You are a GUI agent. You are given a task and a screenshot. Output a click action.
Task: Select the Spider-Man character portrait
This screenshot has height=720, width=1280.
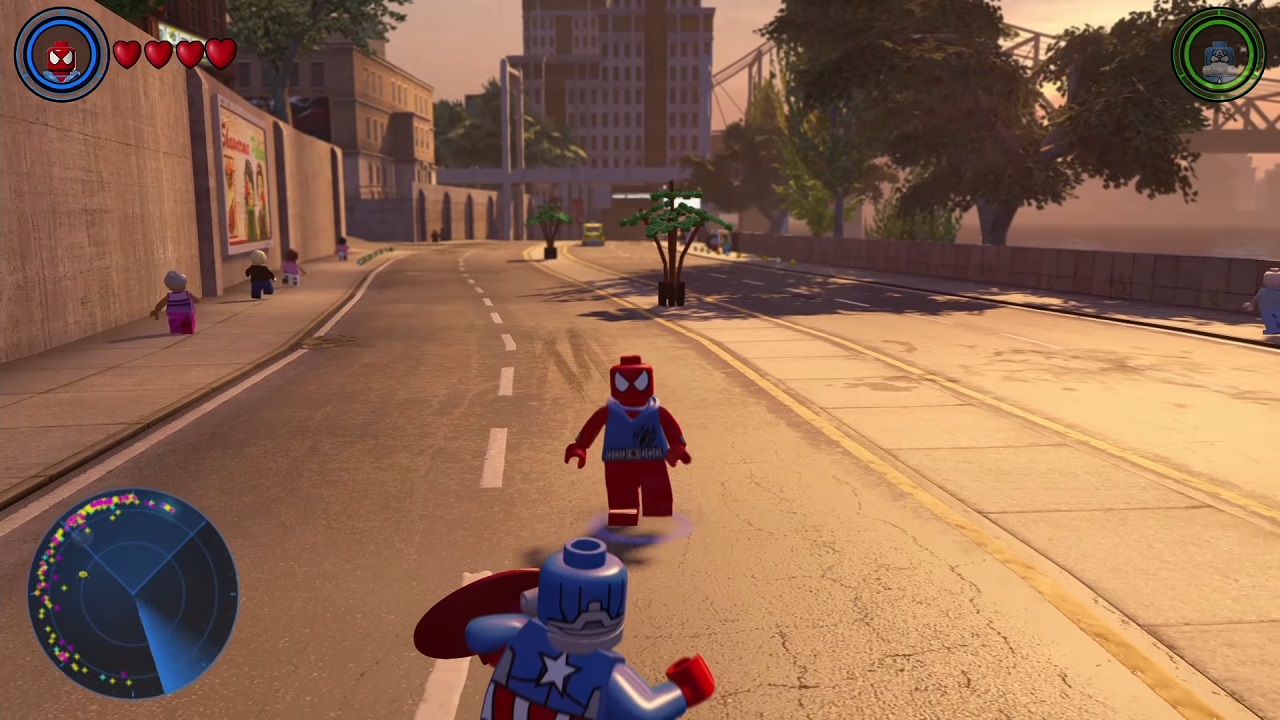[61, 55]
